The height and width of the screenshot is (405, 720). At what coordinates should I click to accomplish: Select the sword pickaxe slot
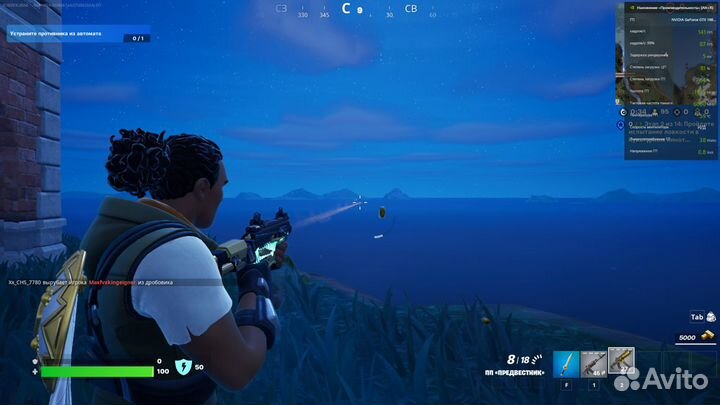pyautogui.click(x=567, y=364)
